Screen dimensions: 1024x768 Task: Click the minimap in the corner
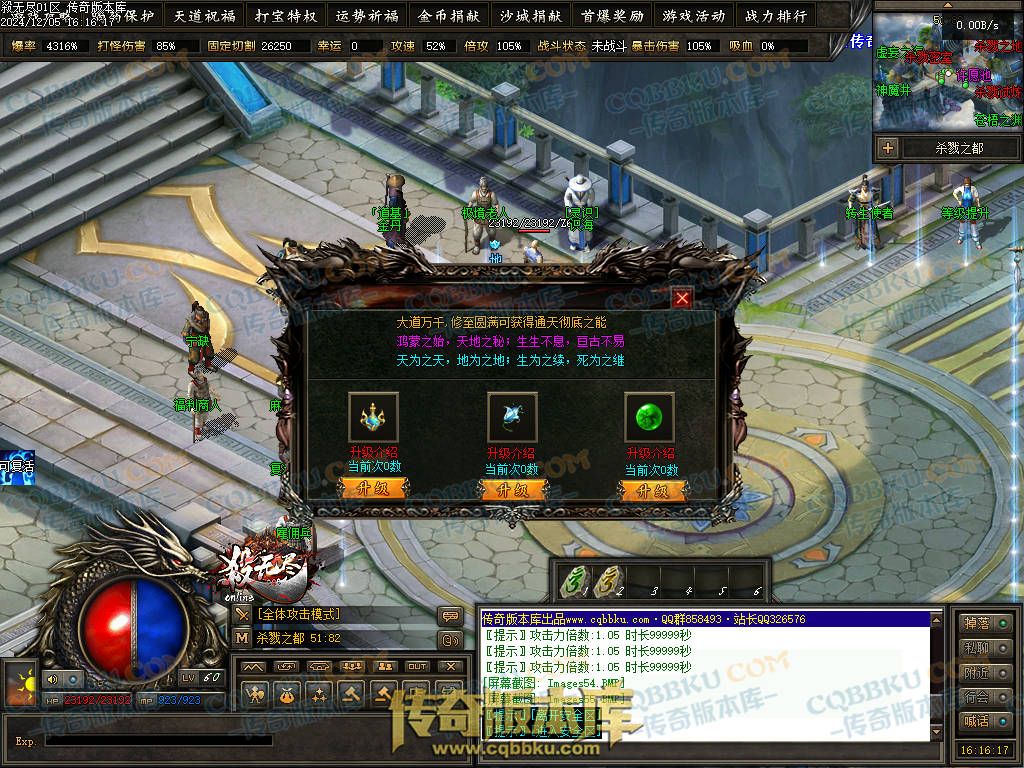(948, 75)
